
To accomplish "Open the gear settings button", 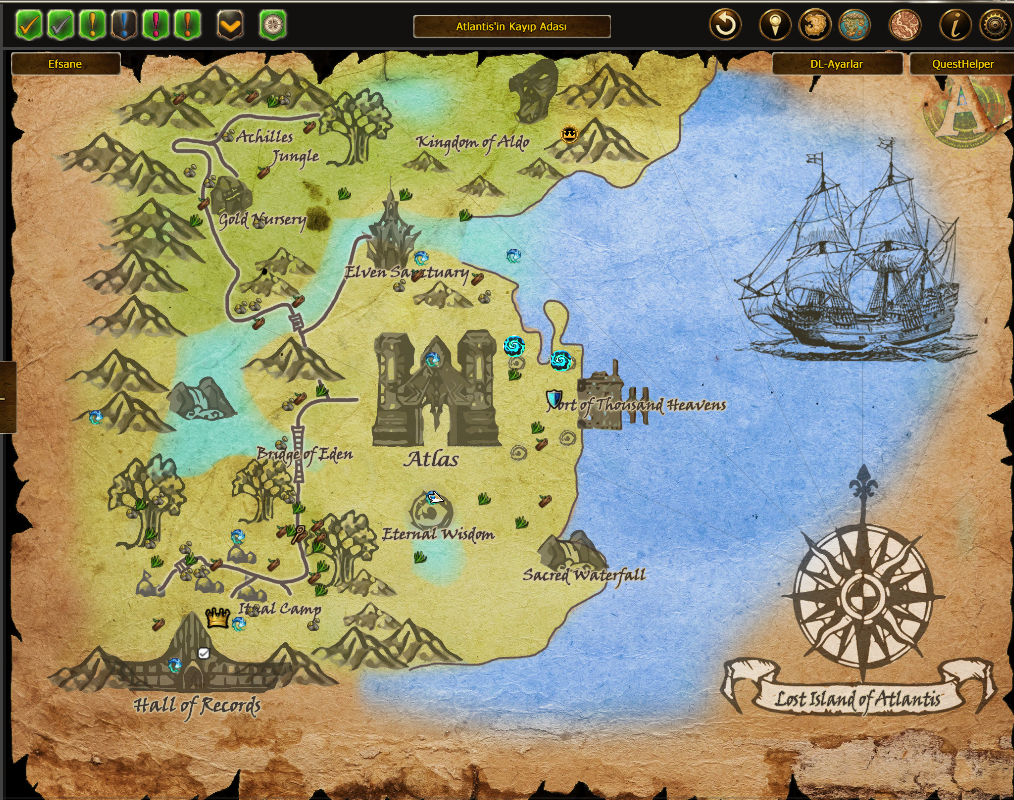I will [994, 24].
